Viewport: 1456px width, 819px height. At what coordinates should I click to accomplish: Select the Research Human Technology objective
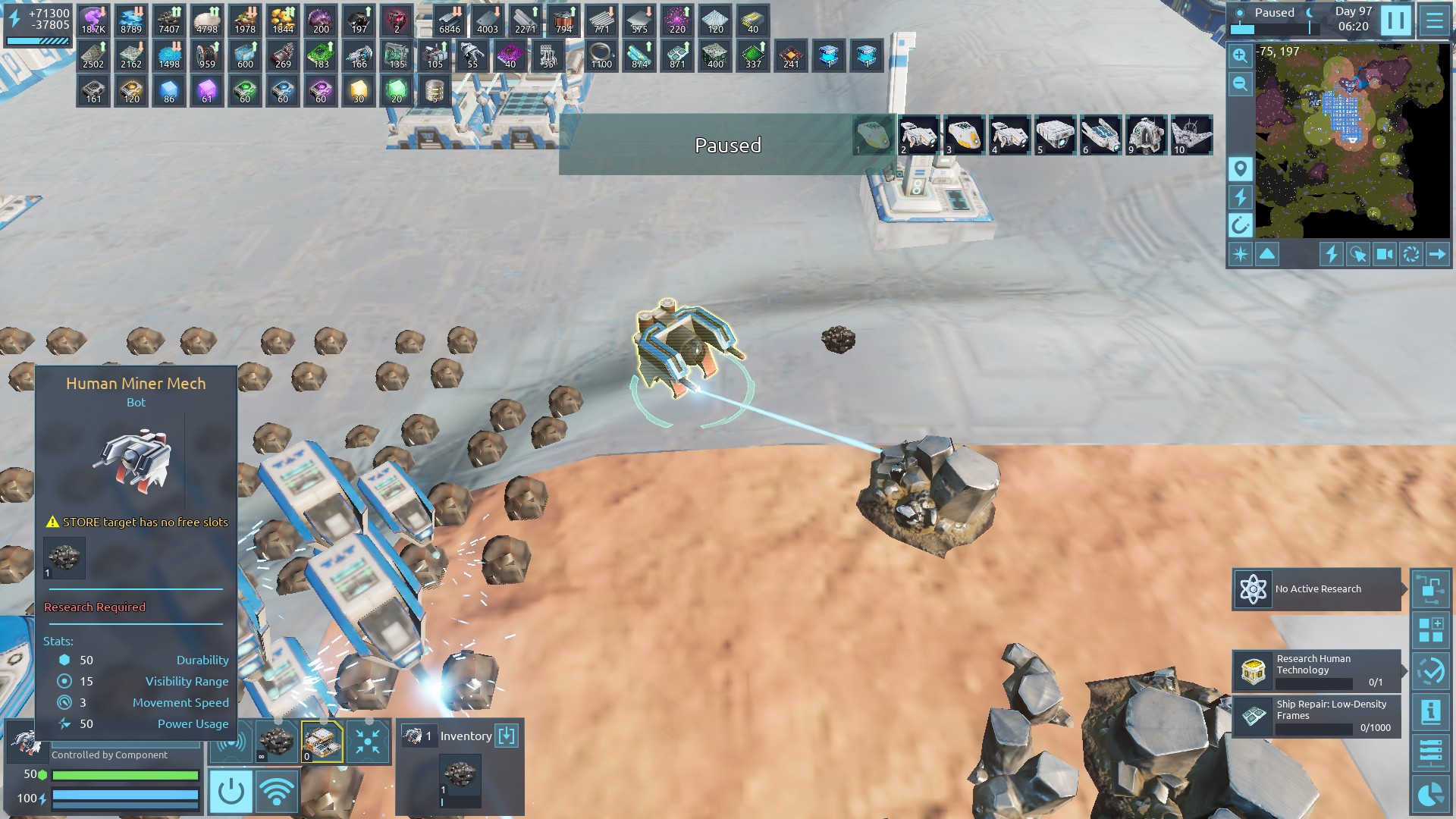coord(1317,670)
